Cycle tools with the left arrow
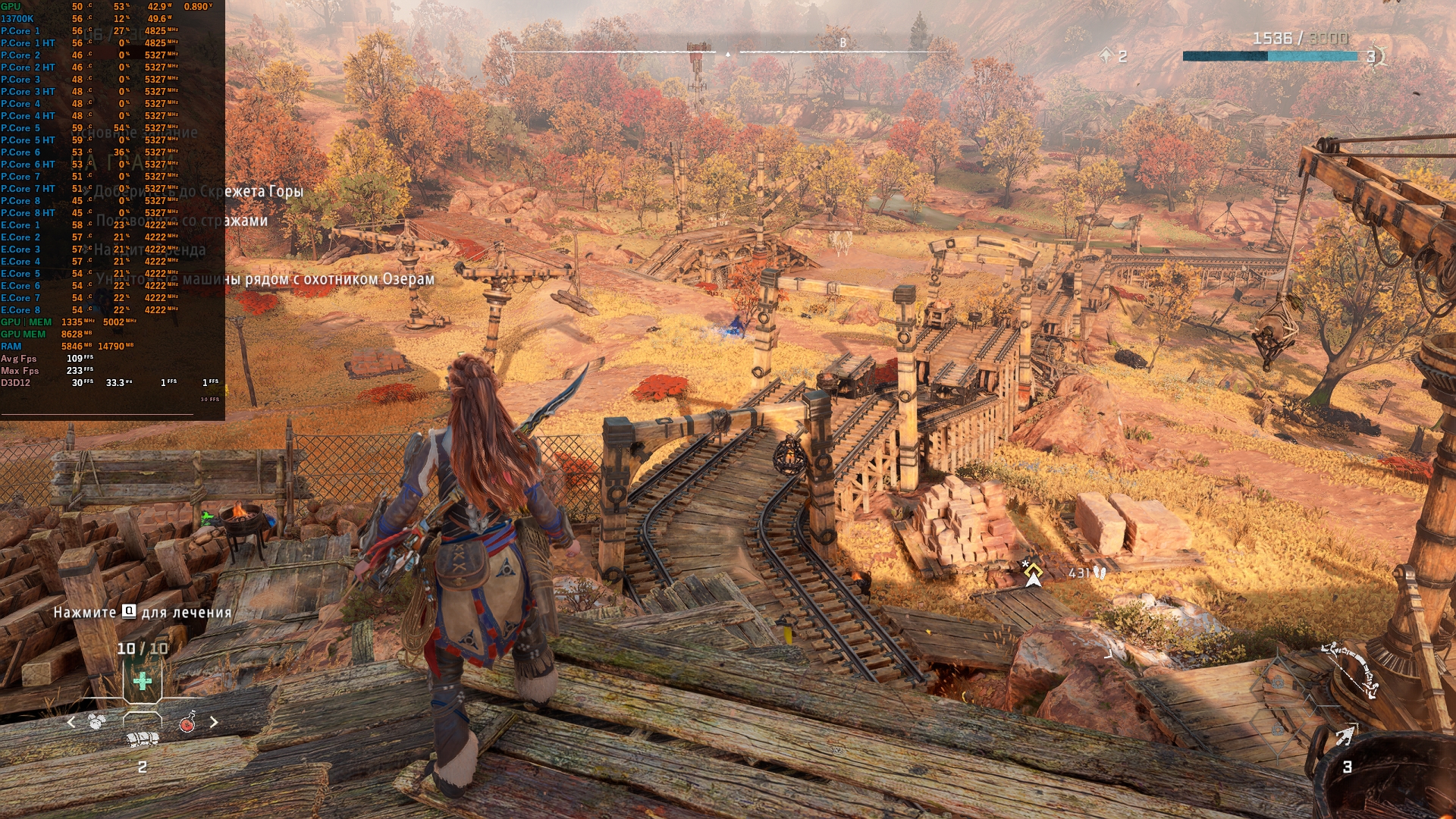 (x=71, y=722)
